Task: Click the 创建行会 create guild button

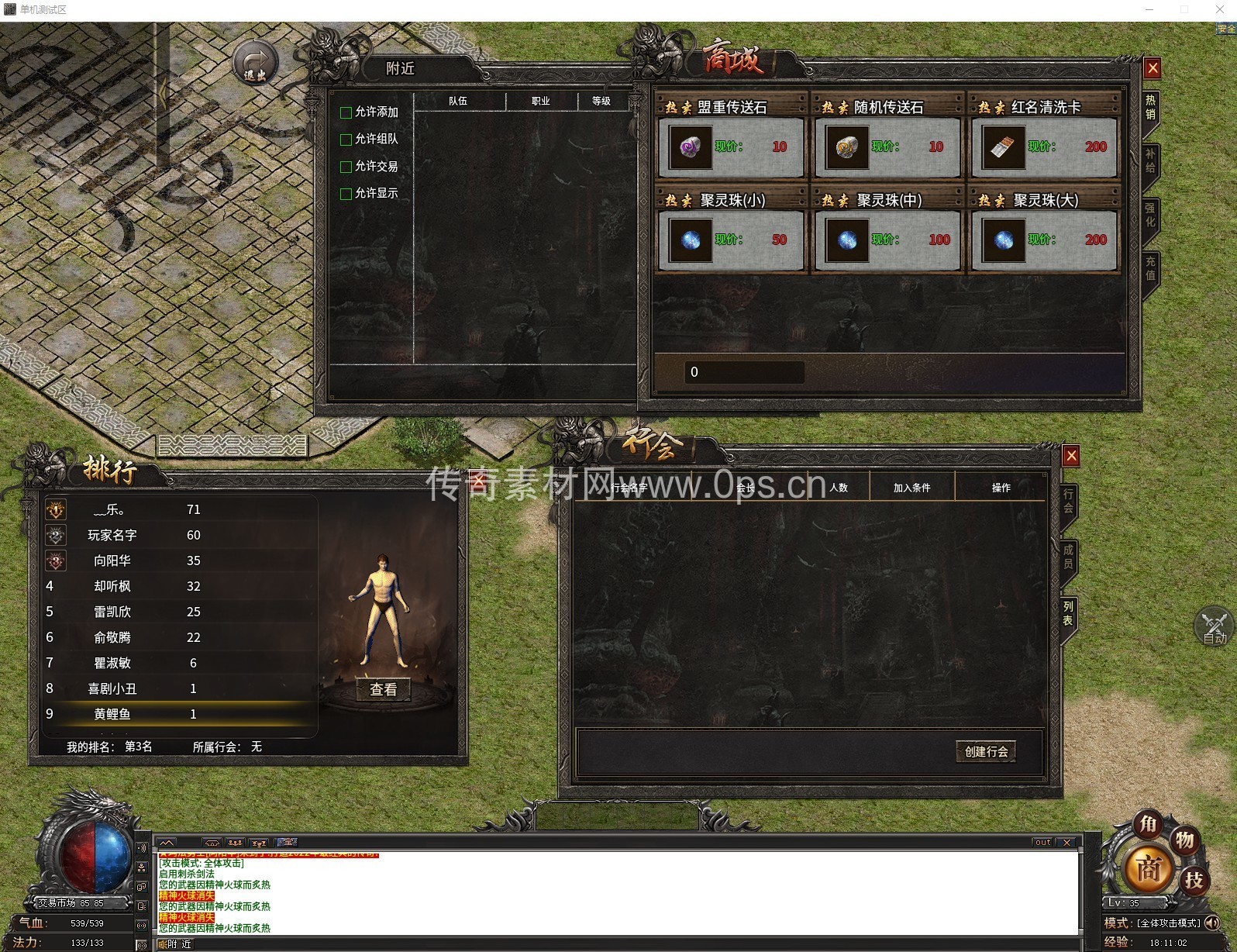Action: pos(986,751)
